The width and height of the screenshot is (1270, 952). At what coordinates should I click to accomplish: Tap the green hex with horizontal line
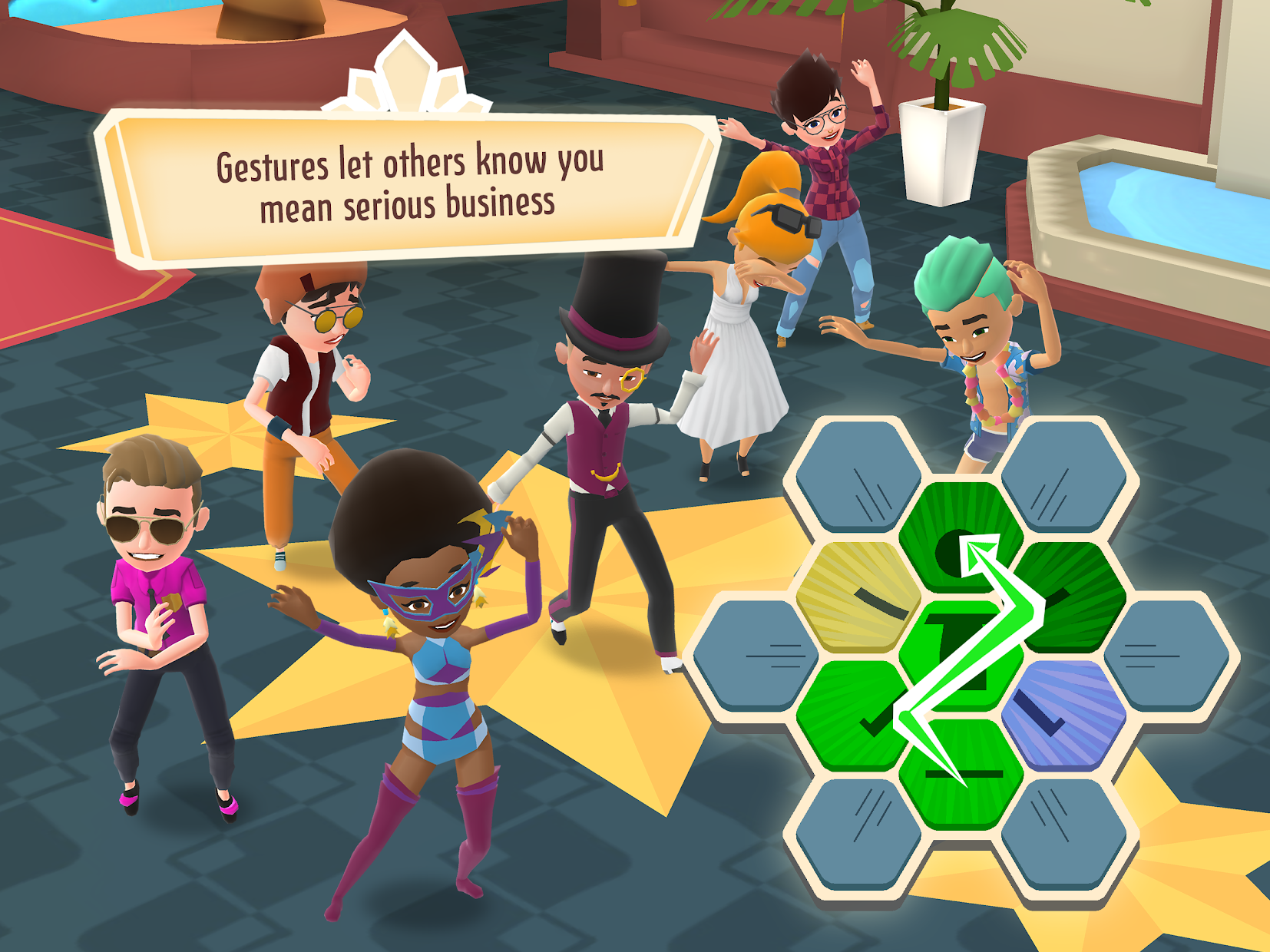point(960,775)
